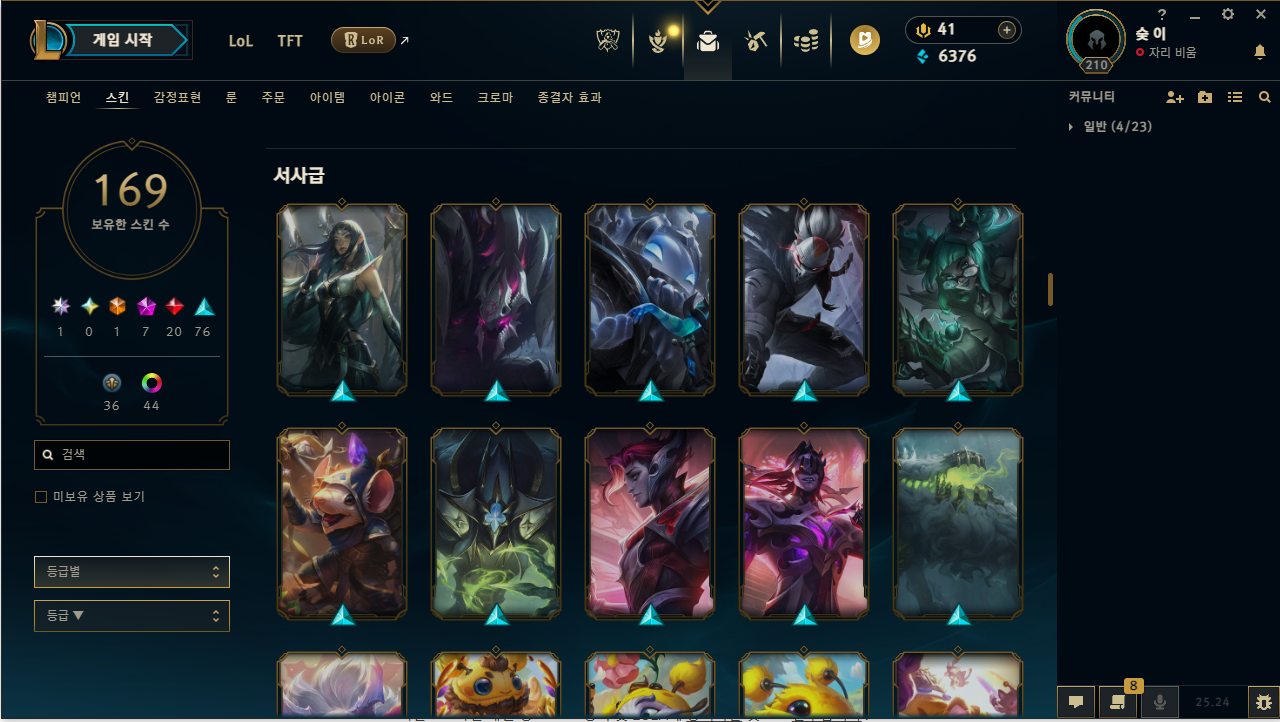Click the 검색 search input field
The height and width of the screenshot is (722, 1280).
pyautogui.click(x=131, y=454)
